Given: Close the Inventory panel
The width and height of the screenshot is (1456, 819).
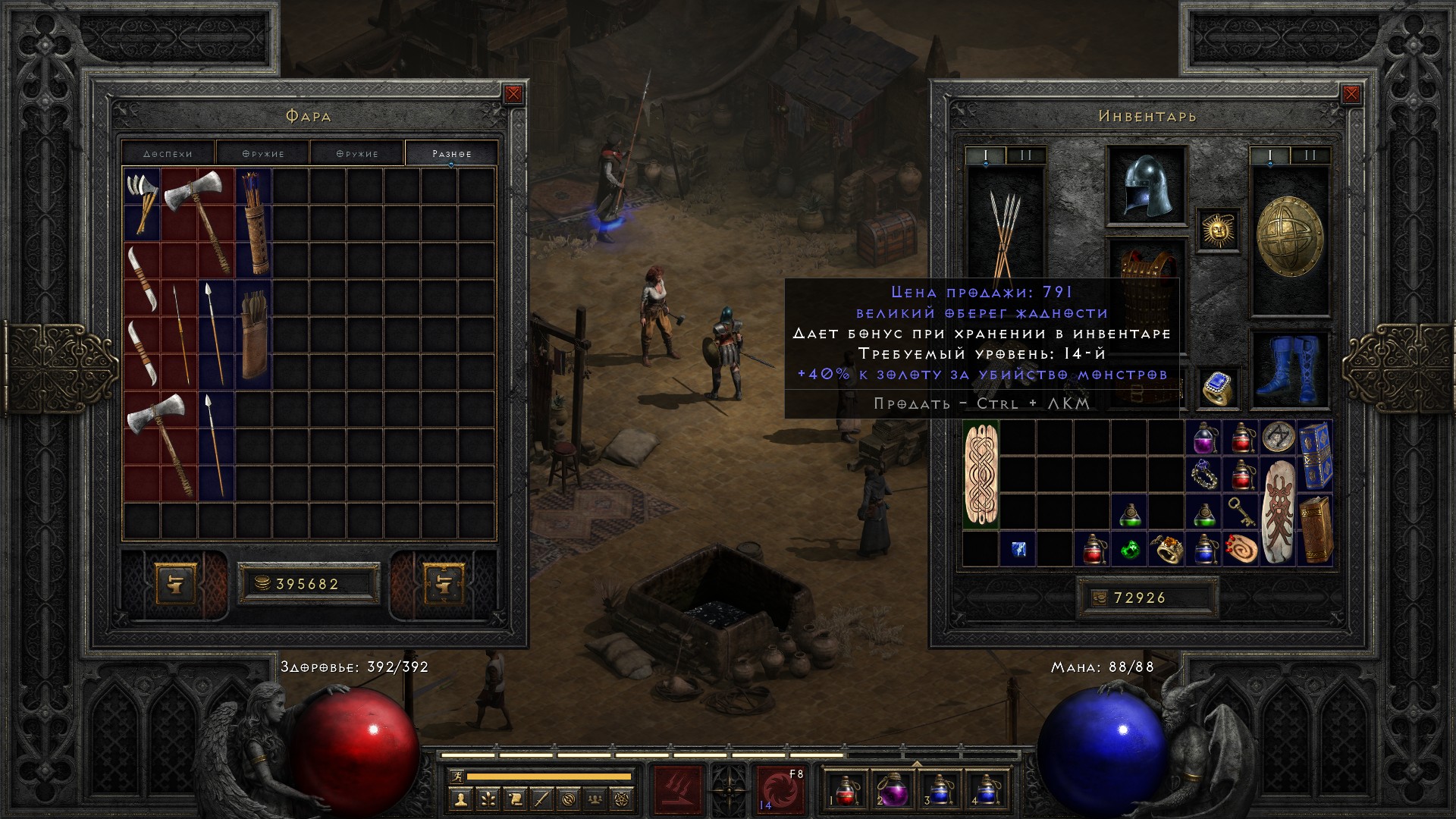Looking at the screenshot, I should click(1351, 94).
